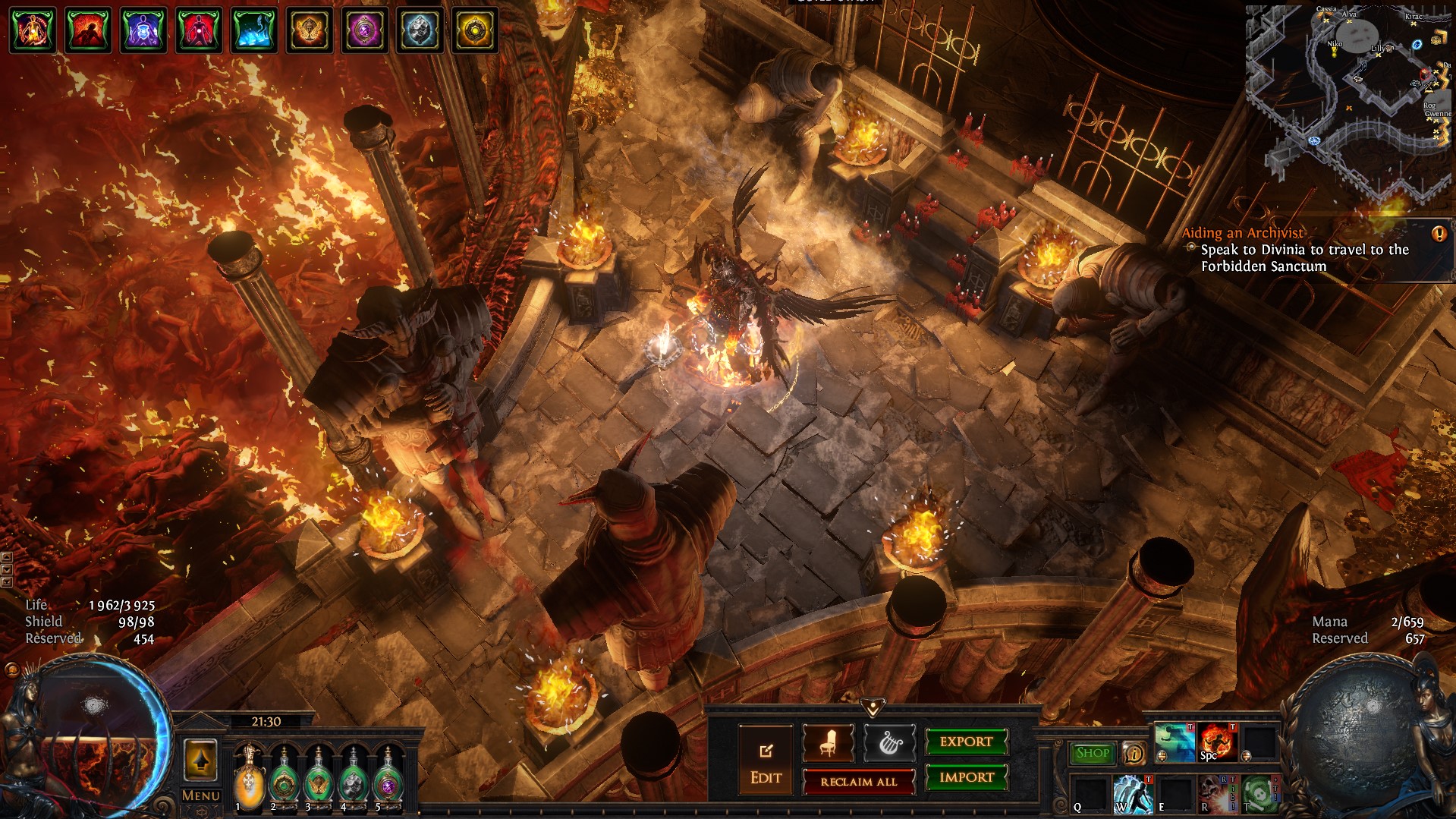This screenshot has height=819, width=1456.
Task: Click the chair decorations button
Action: point(828,743)
